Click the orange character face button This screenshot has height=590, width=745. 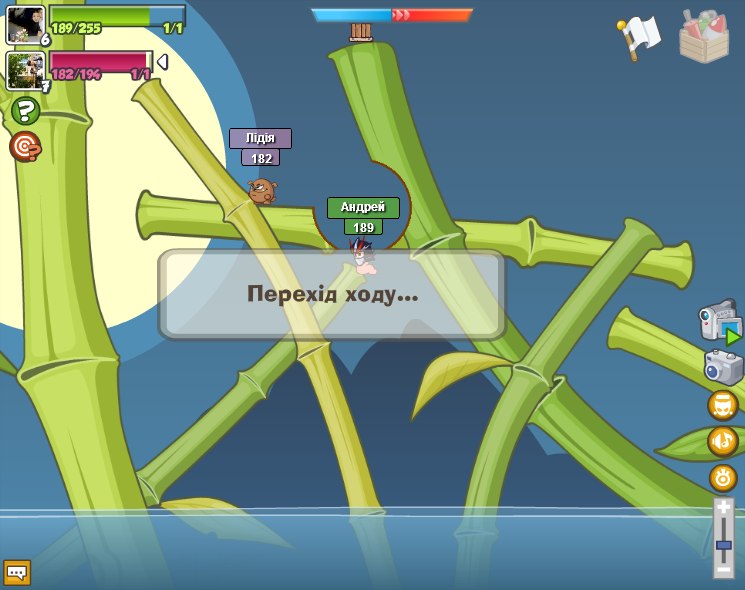(722, 405)
